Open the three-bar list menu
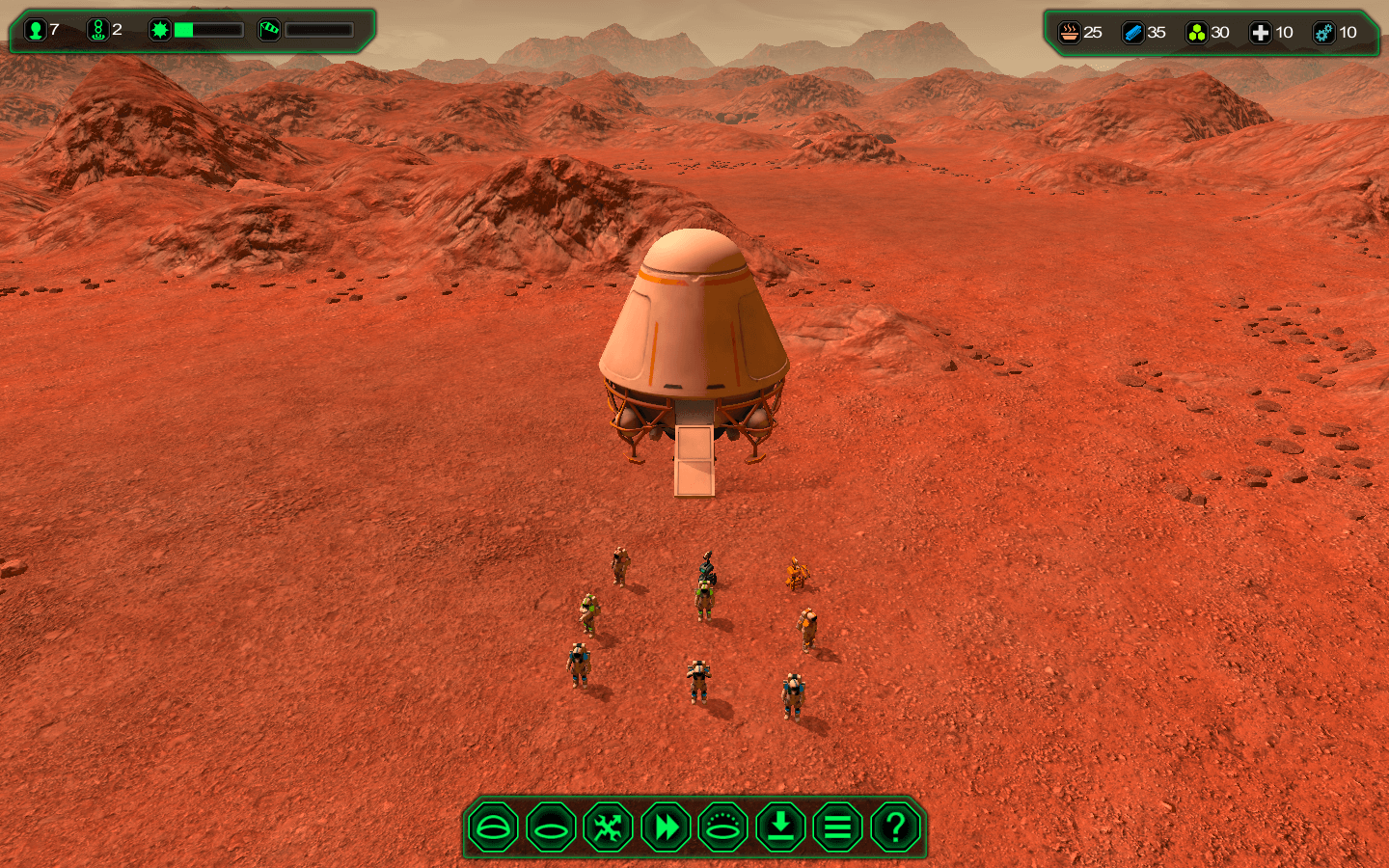 [837, 827]
